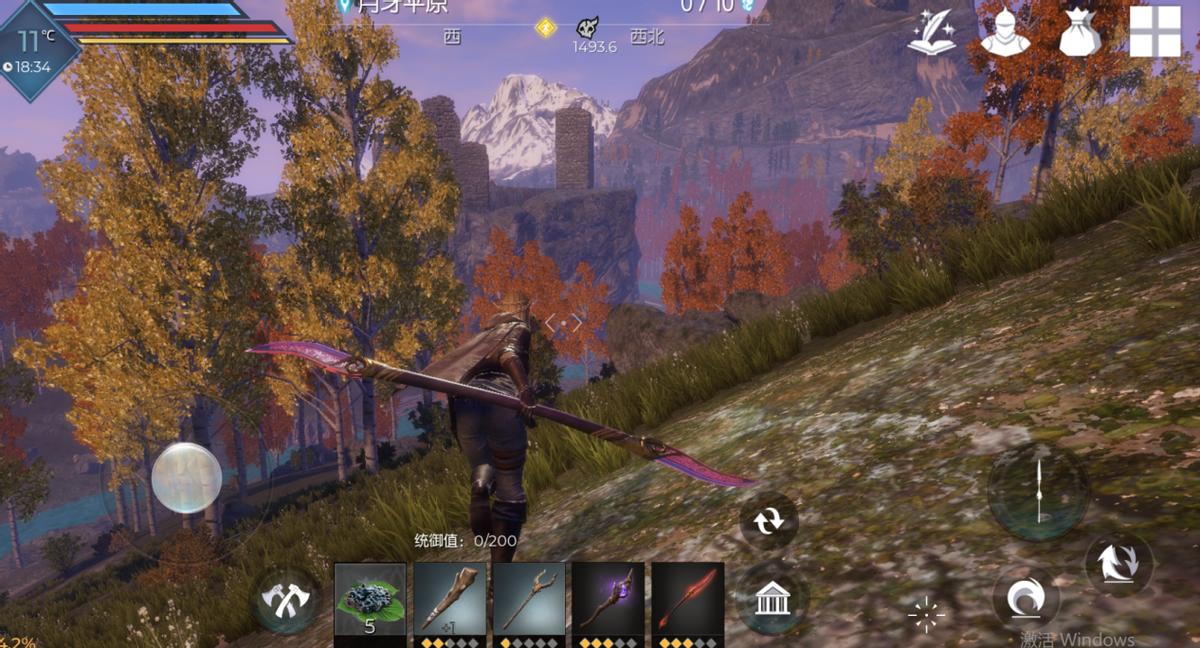Viewport: 1200px width, 648px height.
Task: Equip the wooden club in hotbar
Action: [450, 598]
